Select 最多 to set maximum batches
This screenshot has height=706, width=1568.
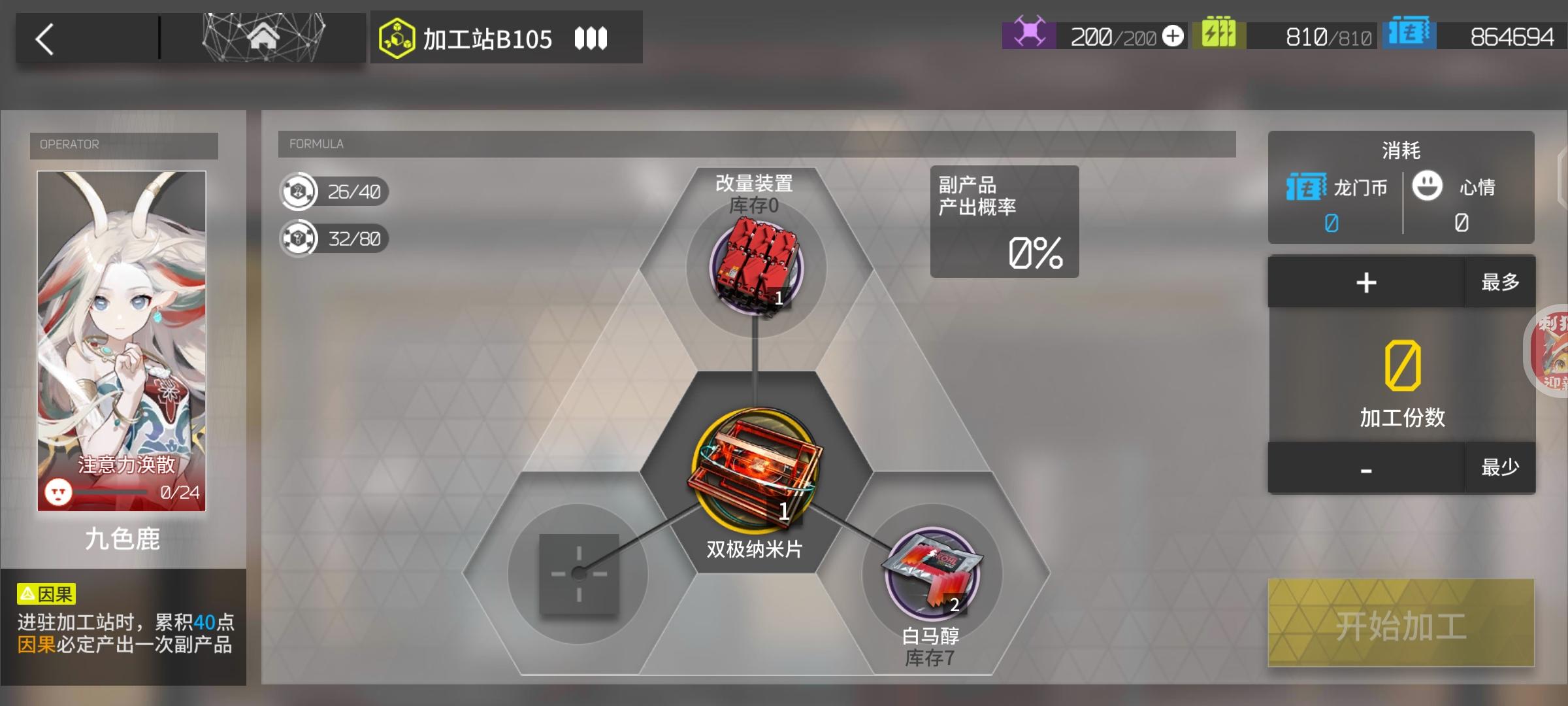(1499, 282)
